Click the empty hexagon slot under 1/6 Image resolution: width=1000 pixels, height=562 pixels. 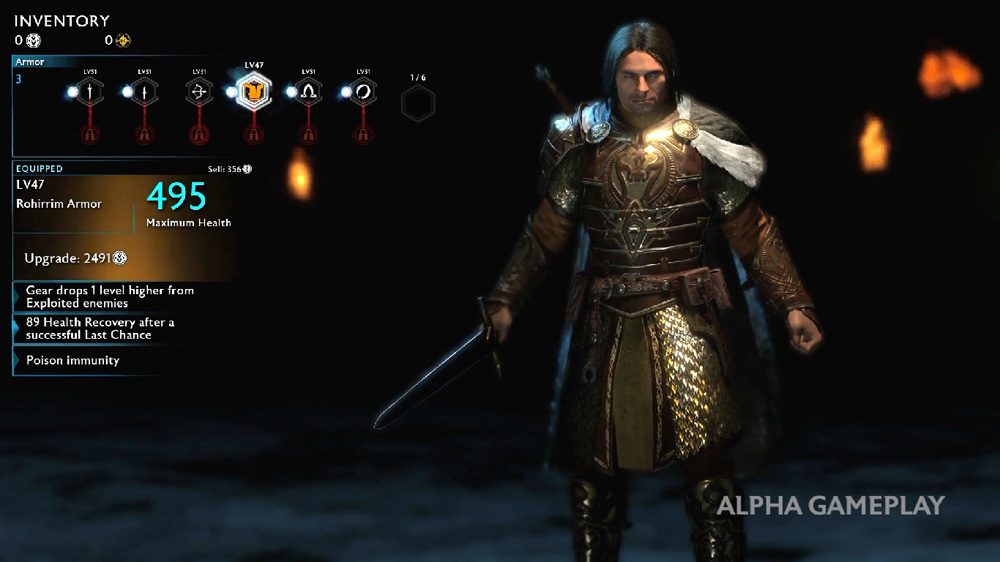417,103
